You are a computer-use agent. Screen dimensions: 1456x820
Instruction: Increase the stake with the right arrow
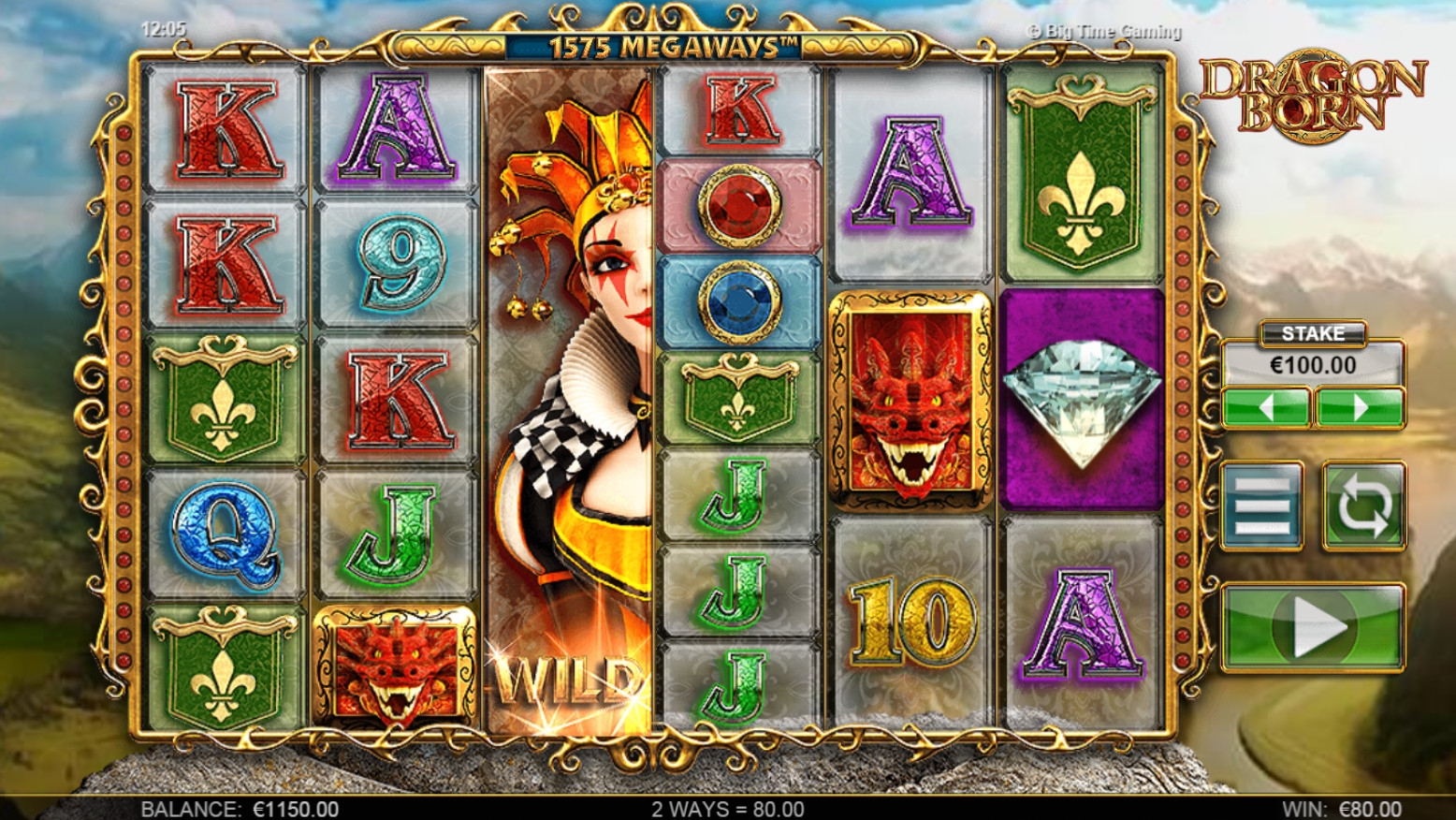(x=1360, y=408)
